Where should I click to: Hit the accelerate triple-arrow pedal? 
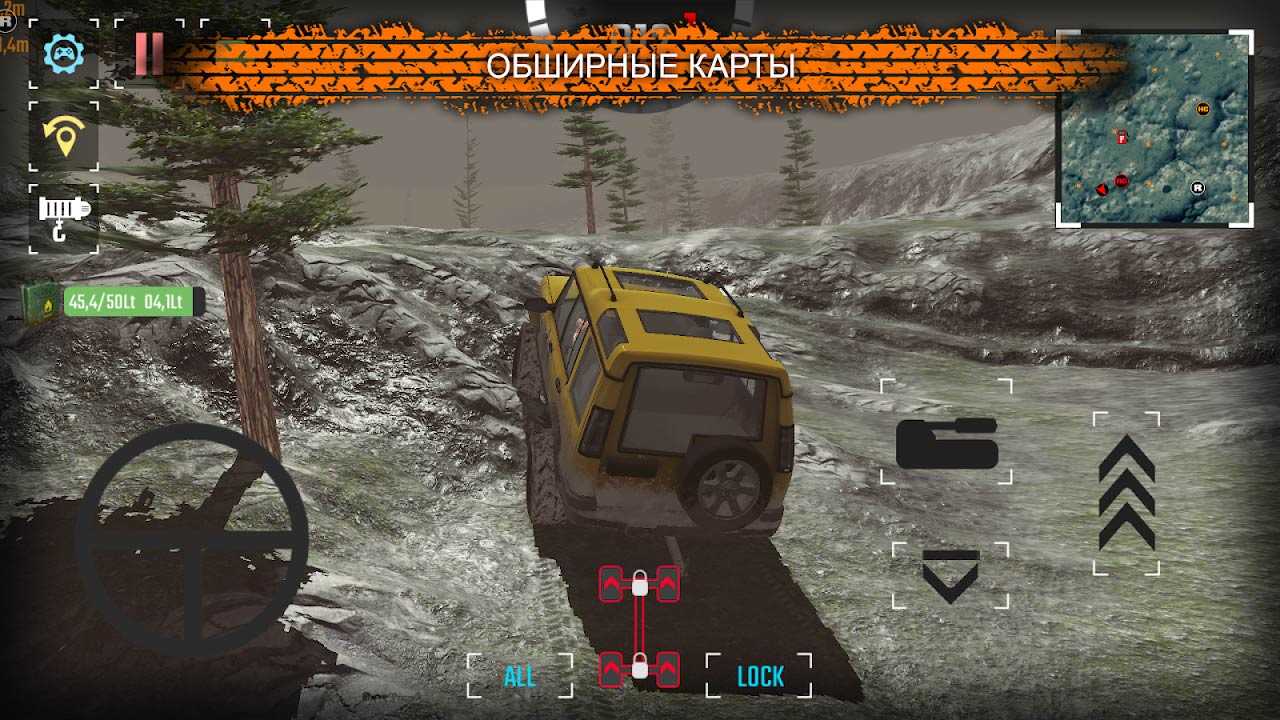(1126, 493)
